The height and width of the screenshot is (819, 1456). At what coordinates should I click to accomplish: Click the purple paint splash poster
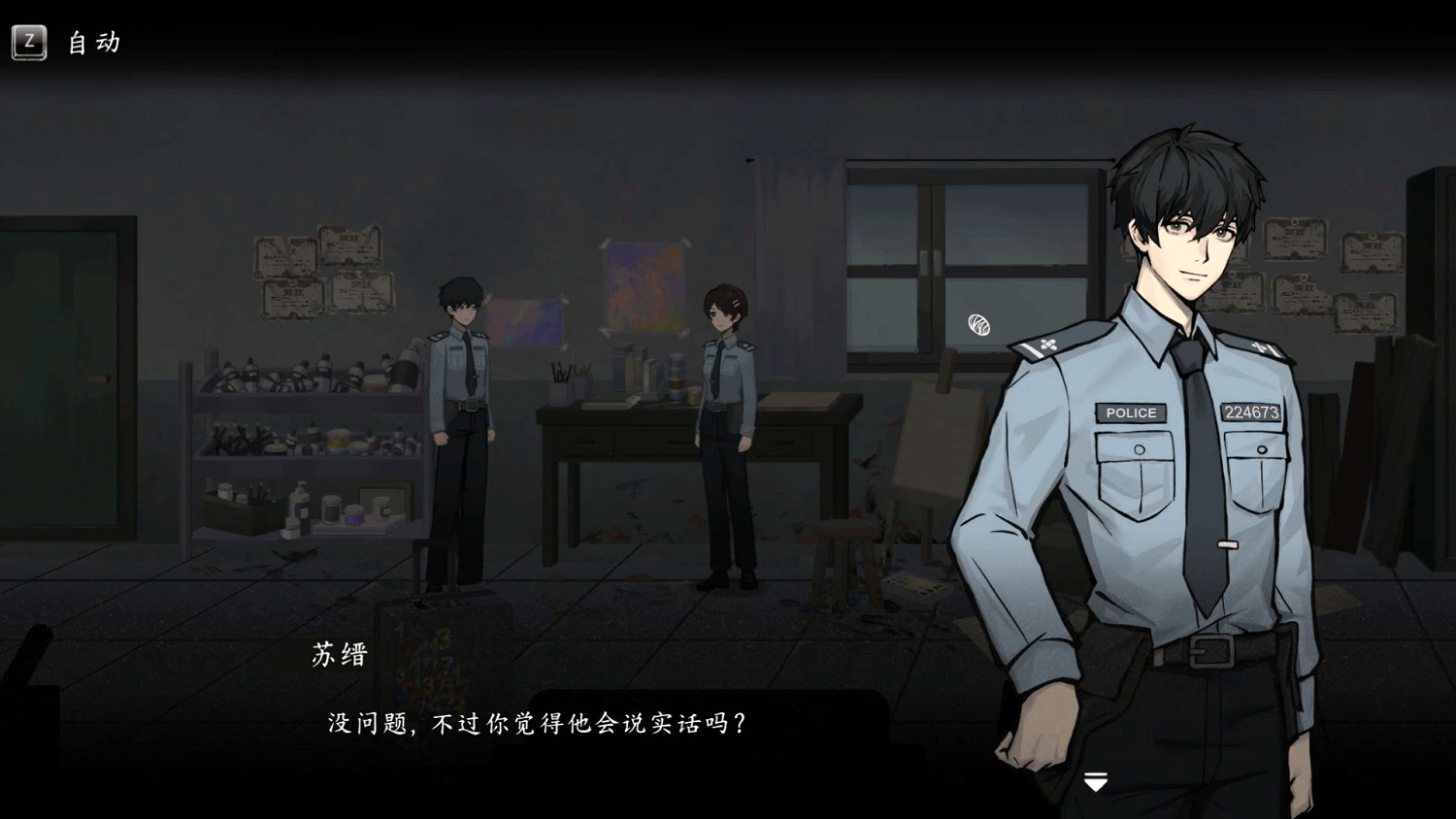pos(527,323)
